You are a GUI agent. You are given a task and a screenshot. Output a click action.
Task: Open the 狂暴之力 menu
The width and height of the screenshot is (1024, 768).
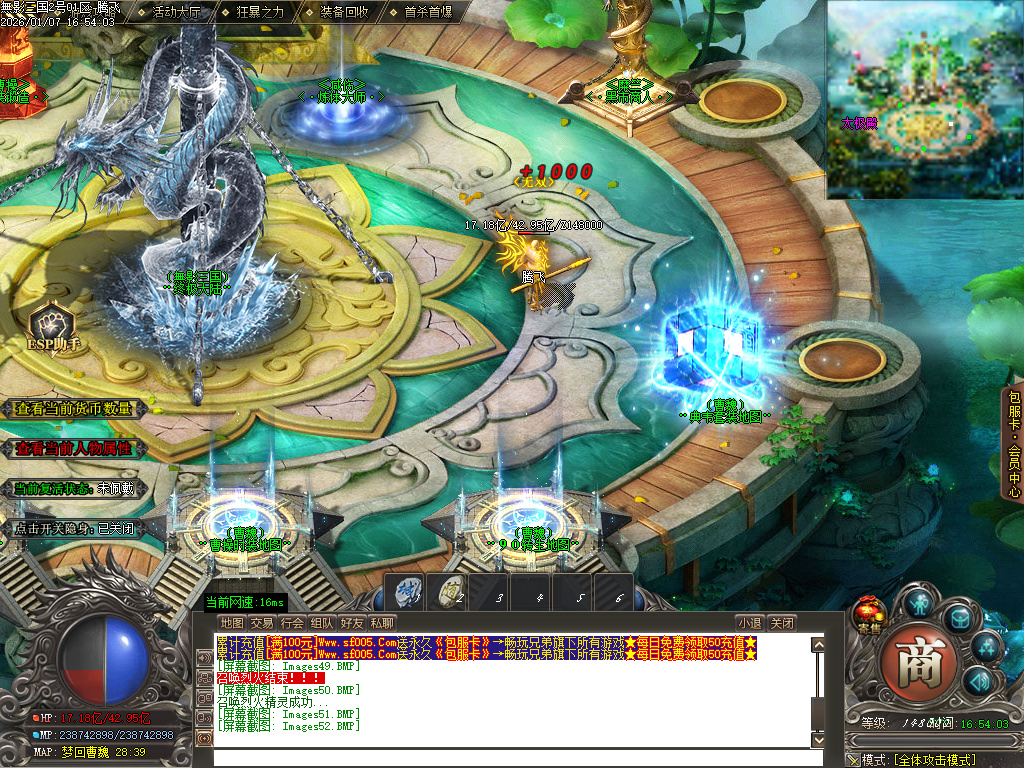click(x=260, y=13)
